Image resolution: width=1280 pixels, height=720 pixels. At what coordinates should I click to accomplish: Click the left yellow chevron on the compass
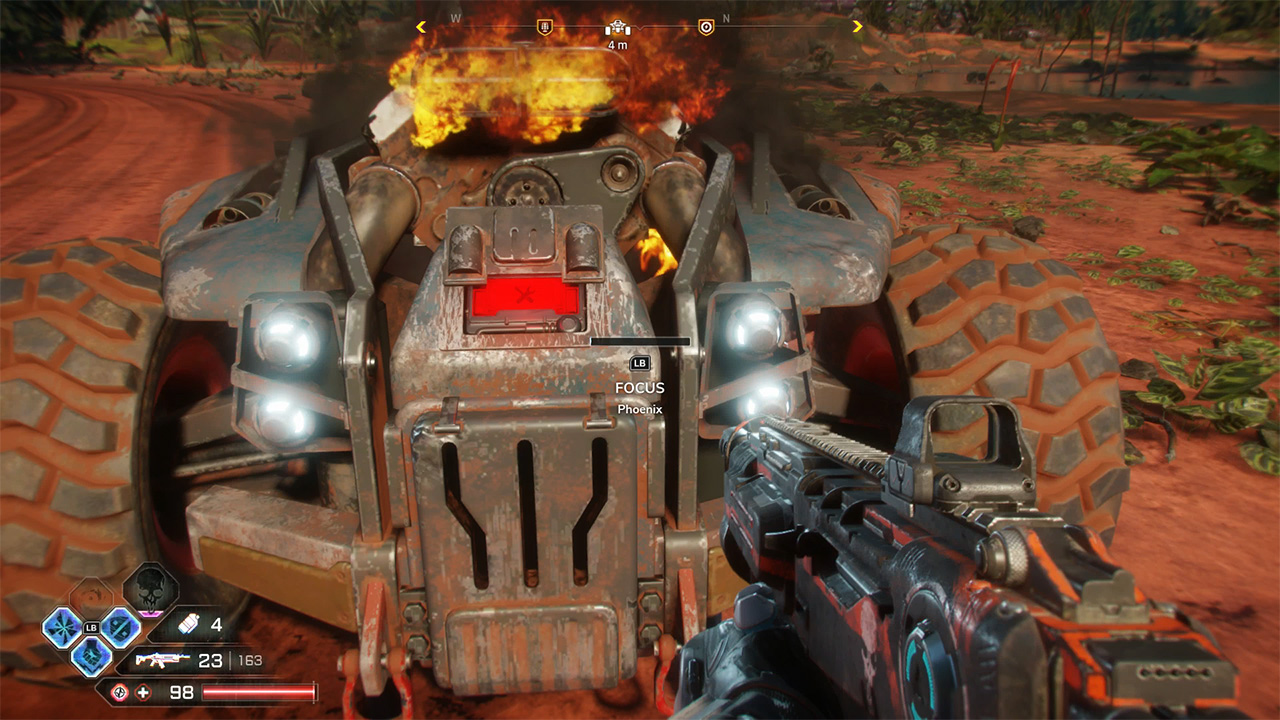(421, 26)
